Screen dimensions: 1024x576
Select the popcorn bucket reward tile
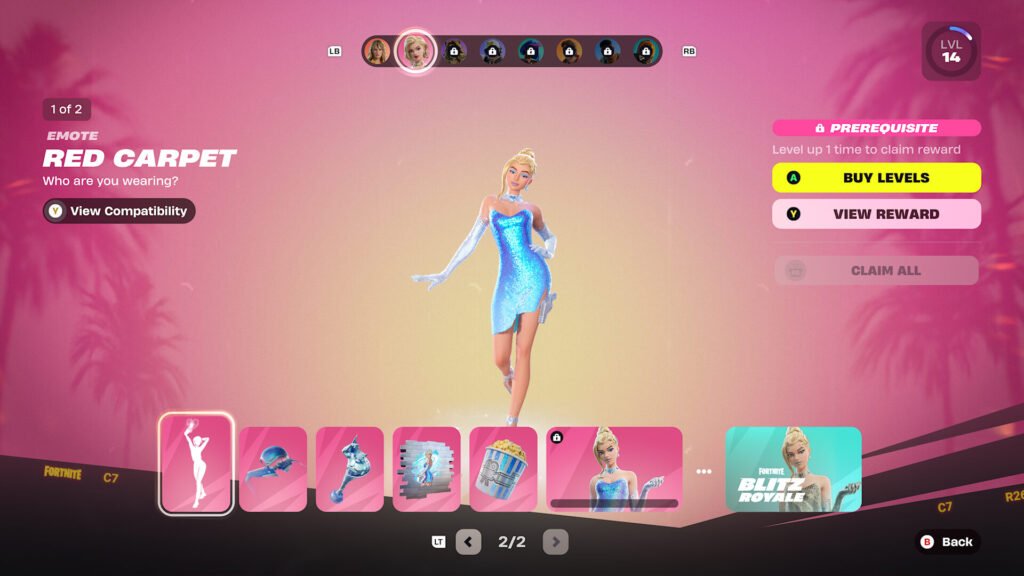[x=503, y=469]
